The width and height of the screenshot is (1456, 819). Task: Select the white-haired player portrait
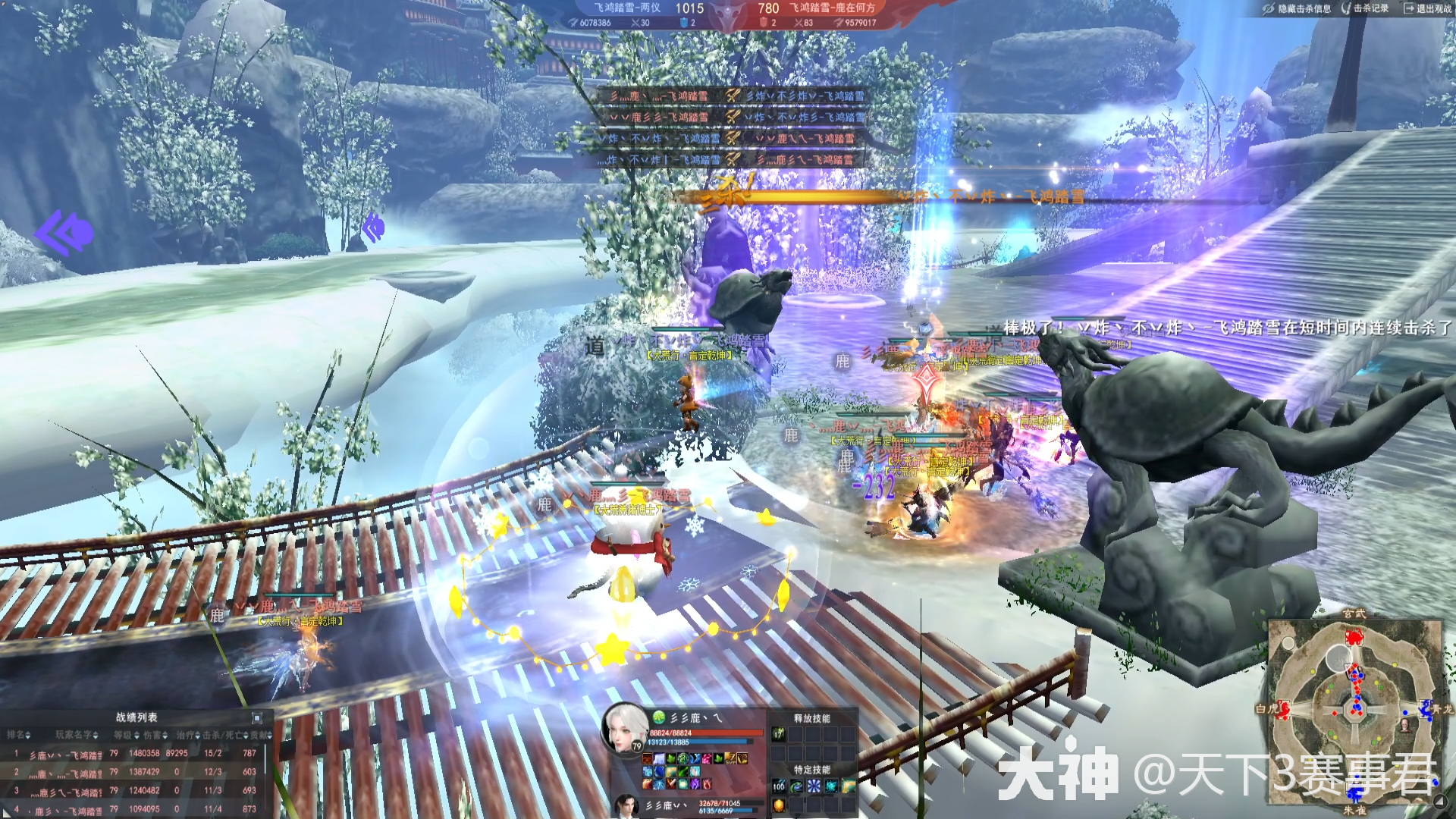coord(625,728)
